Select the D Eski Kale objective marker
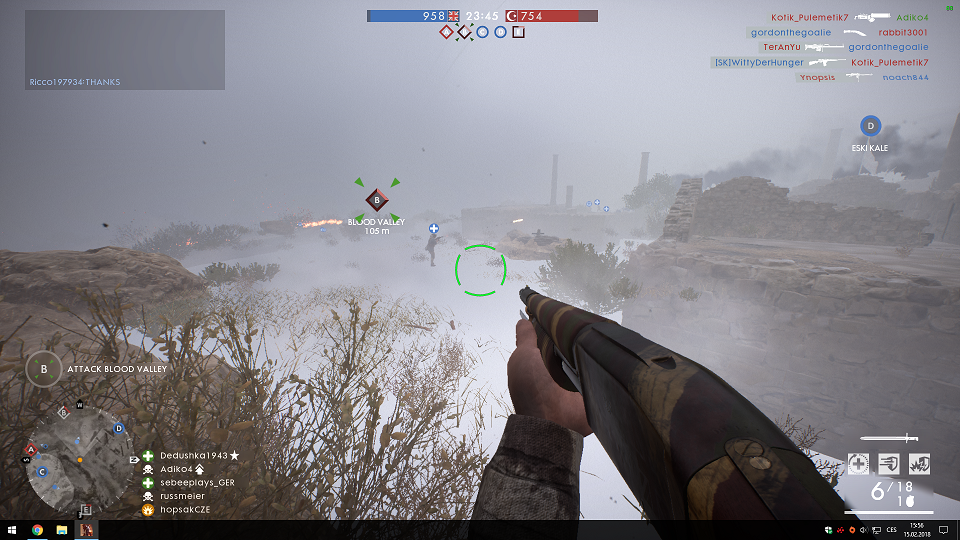960x540 pixels. pyautogui.click(x=870, y=126)
